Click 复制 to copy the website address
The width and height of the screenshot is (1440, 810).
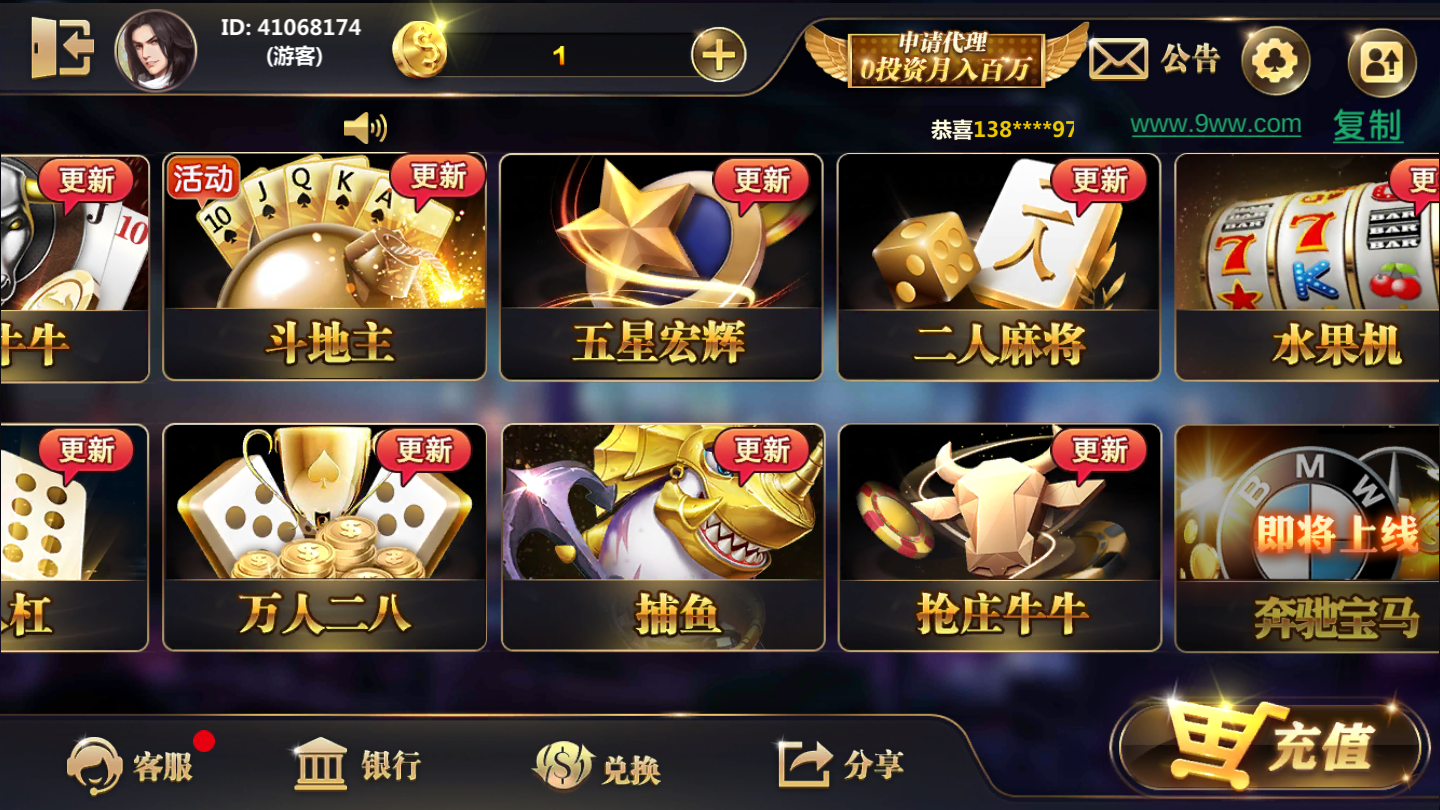pos(1366,127)
